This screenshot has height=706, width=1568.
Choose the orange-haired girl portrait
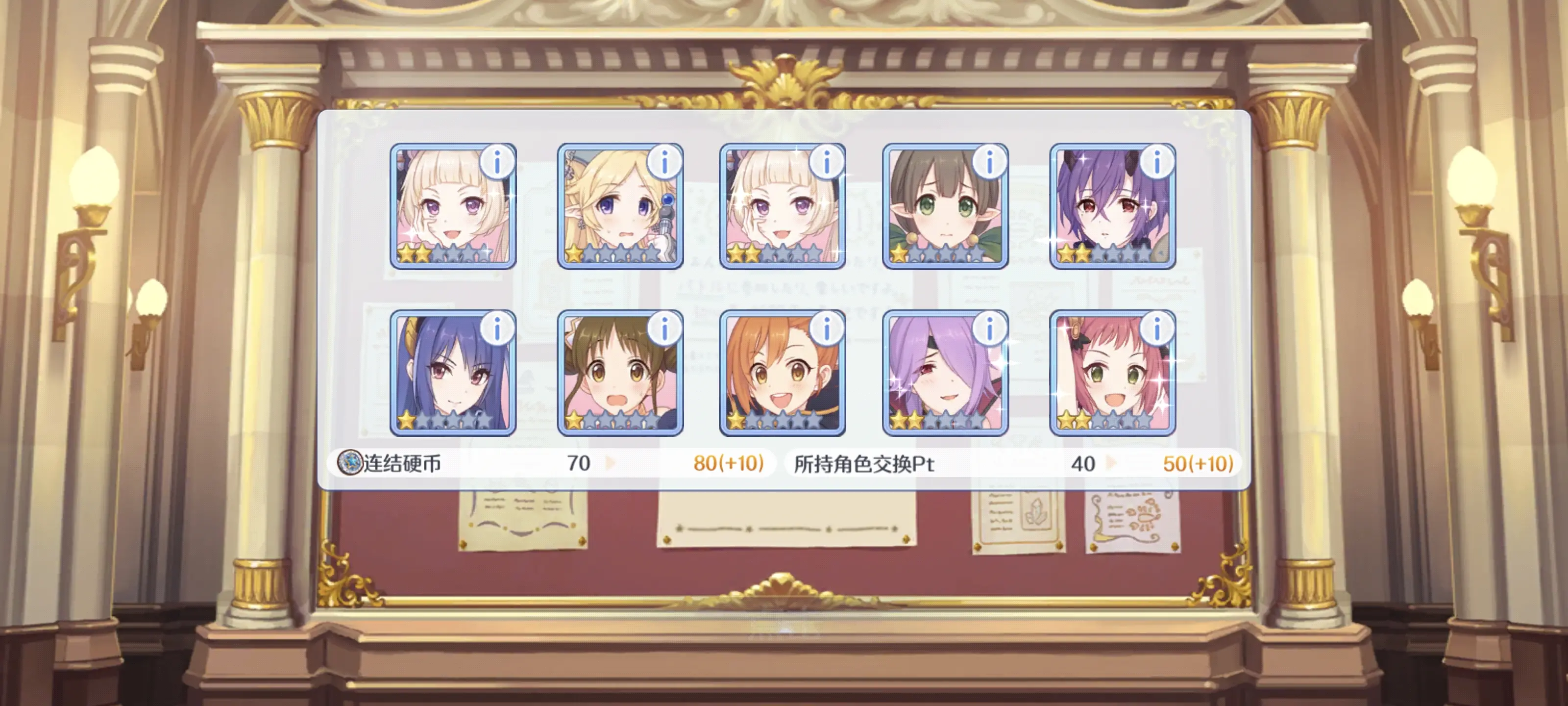[782, 374]
